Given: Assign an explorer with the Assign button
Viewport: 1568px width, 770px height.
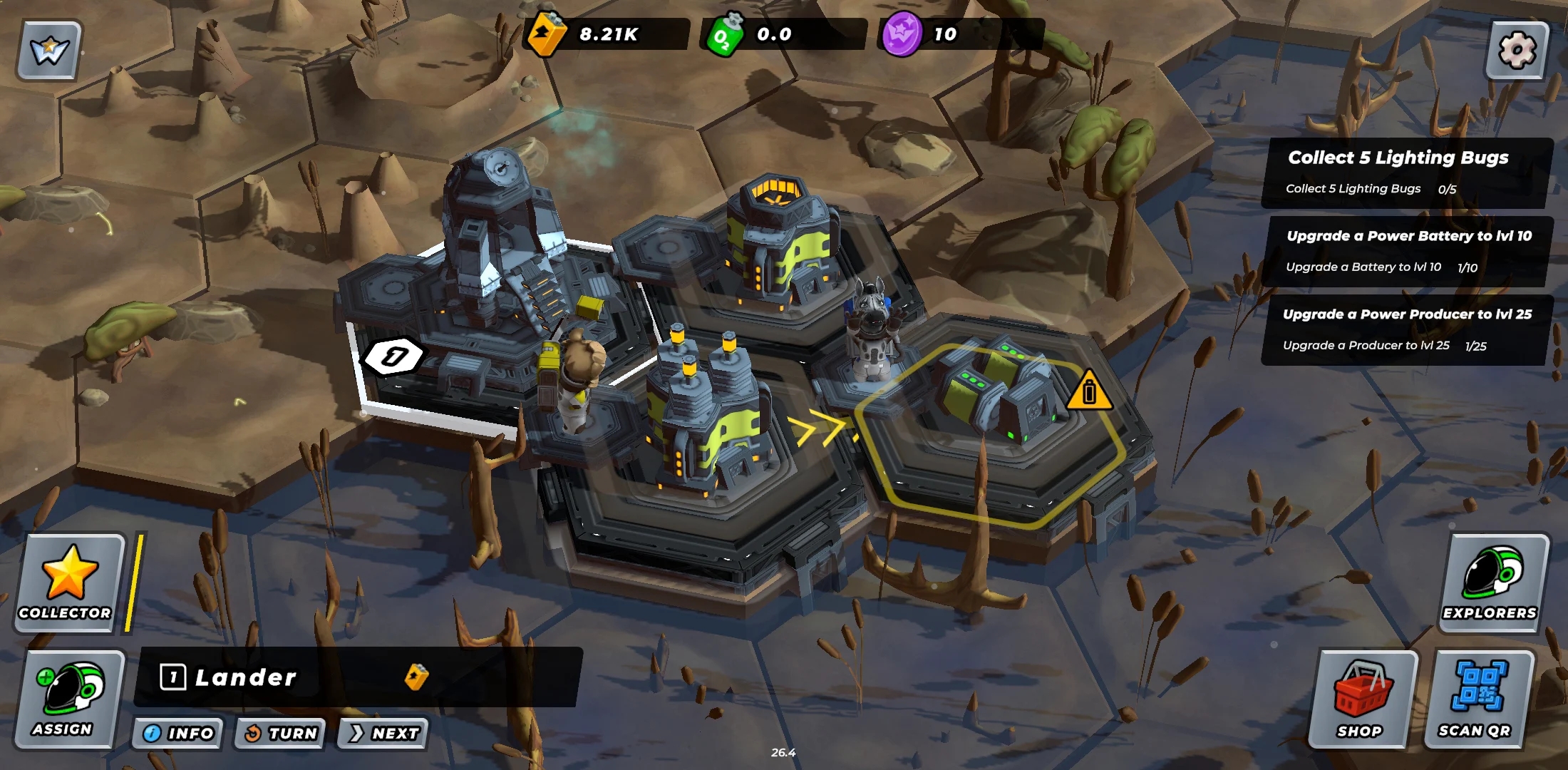Looking at the screenshot, I should tap(67, 699).
